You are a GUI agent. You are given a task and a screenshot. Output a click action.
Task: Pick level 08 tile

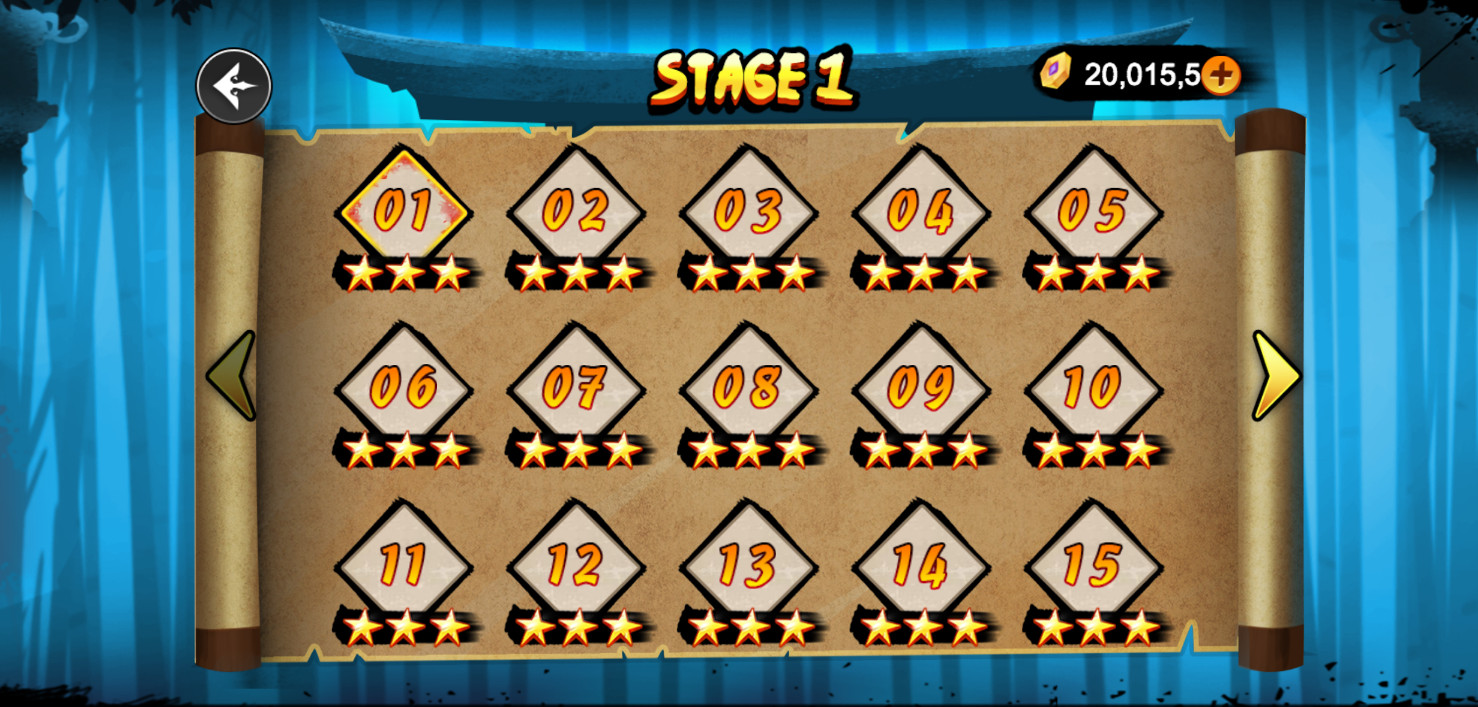(748, 386)
